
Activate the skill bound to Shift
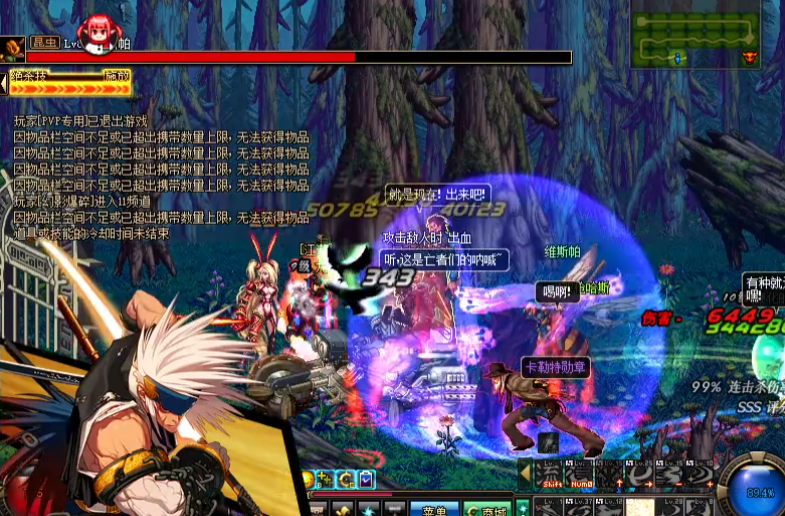552,472
